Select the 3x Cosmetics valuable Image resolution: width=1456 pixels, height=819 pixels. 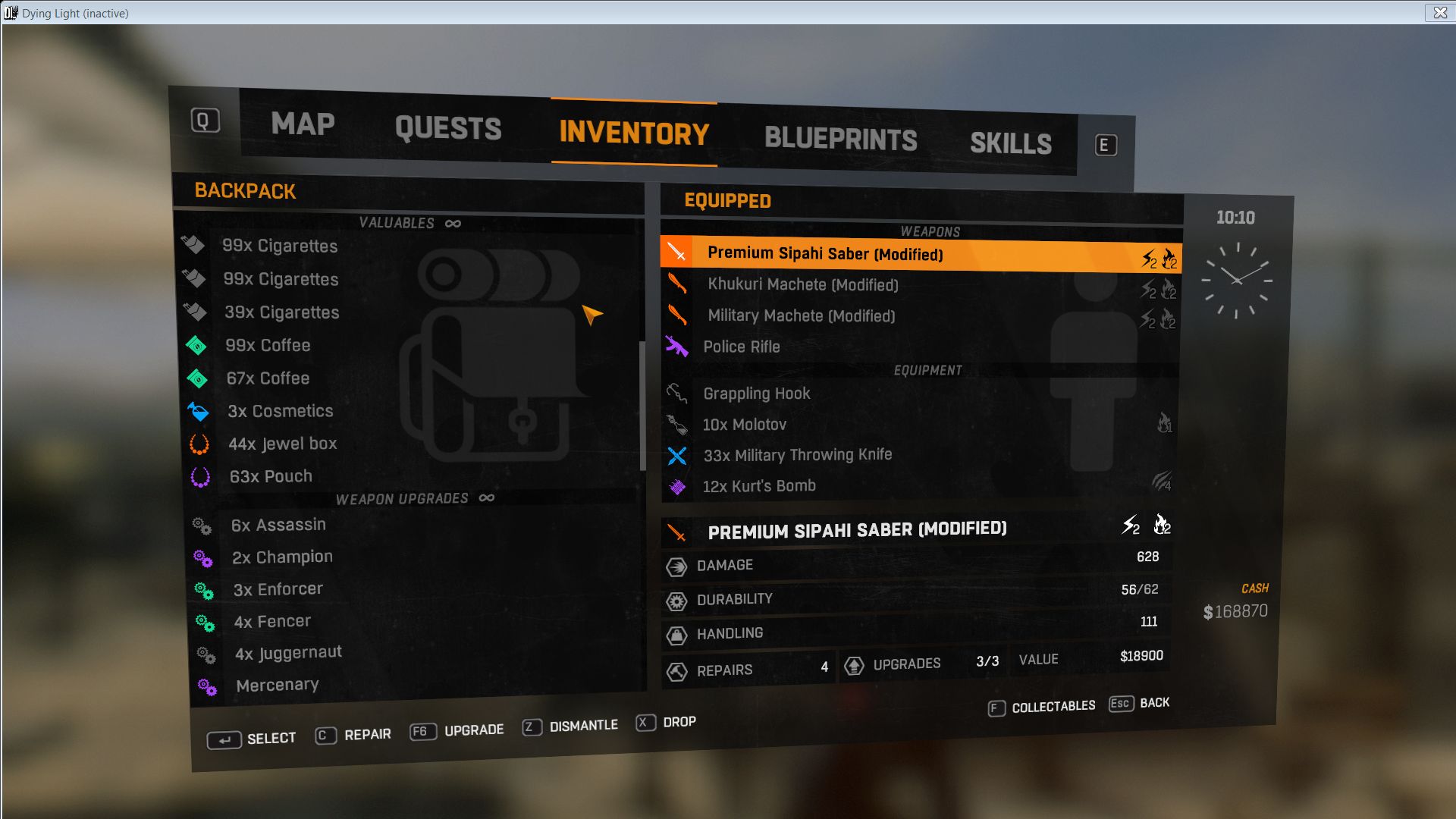point(280,411)
